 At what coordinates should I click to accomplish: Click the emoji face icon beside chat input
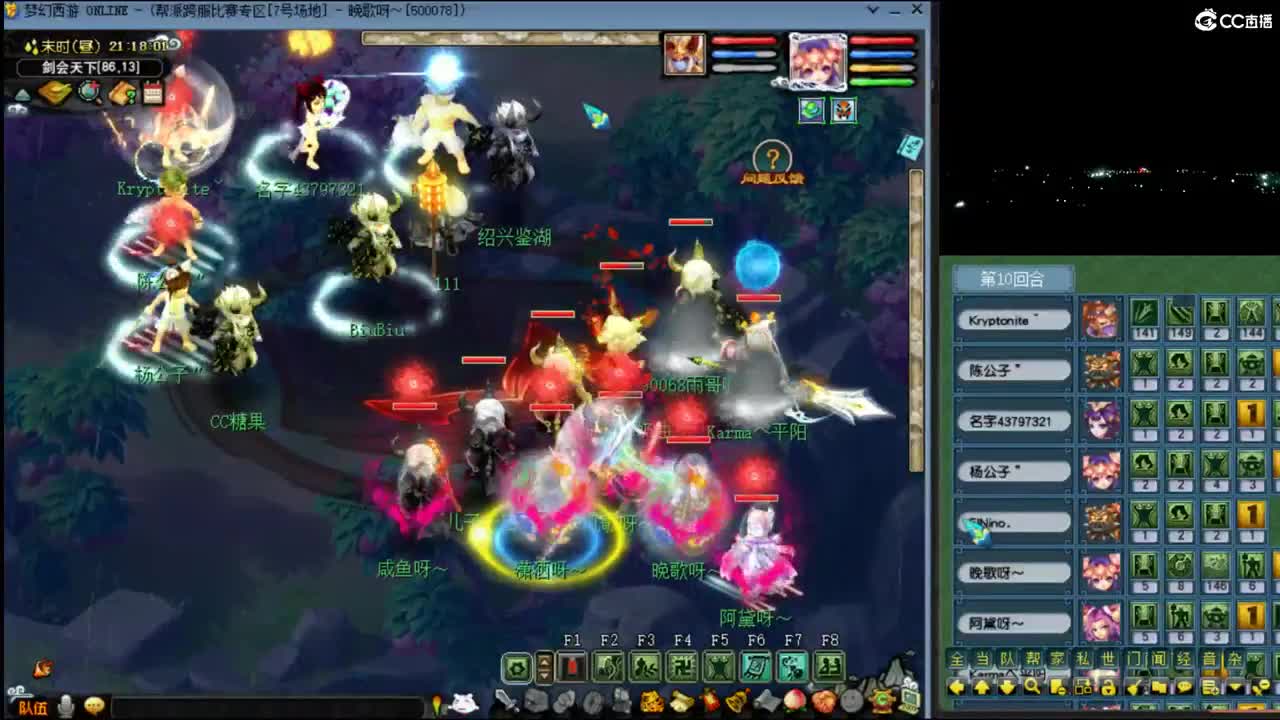pyautogui.click(x=93, y=706)
